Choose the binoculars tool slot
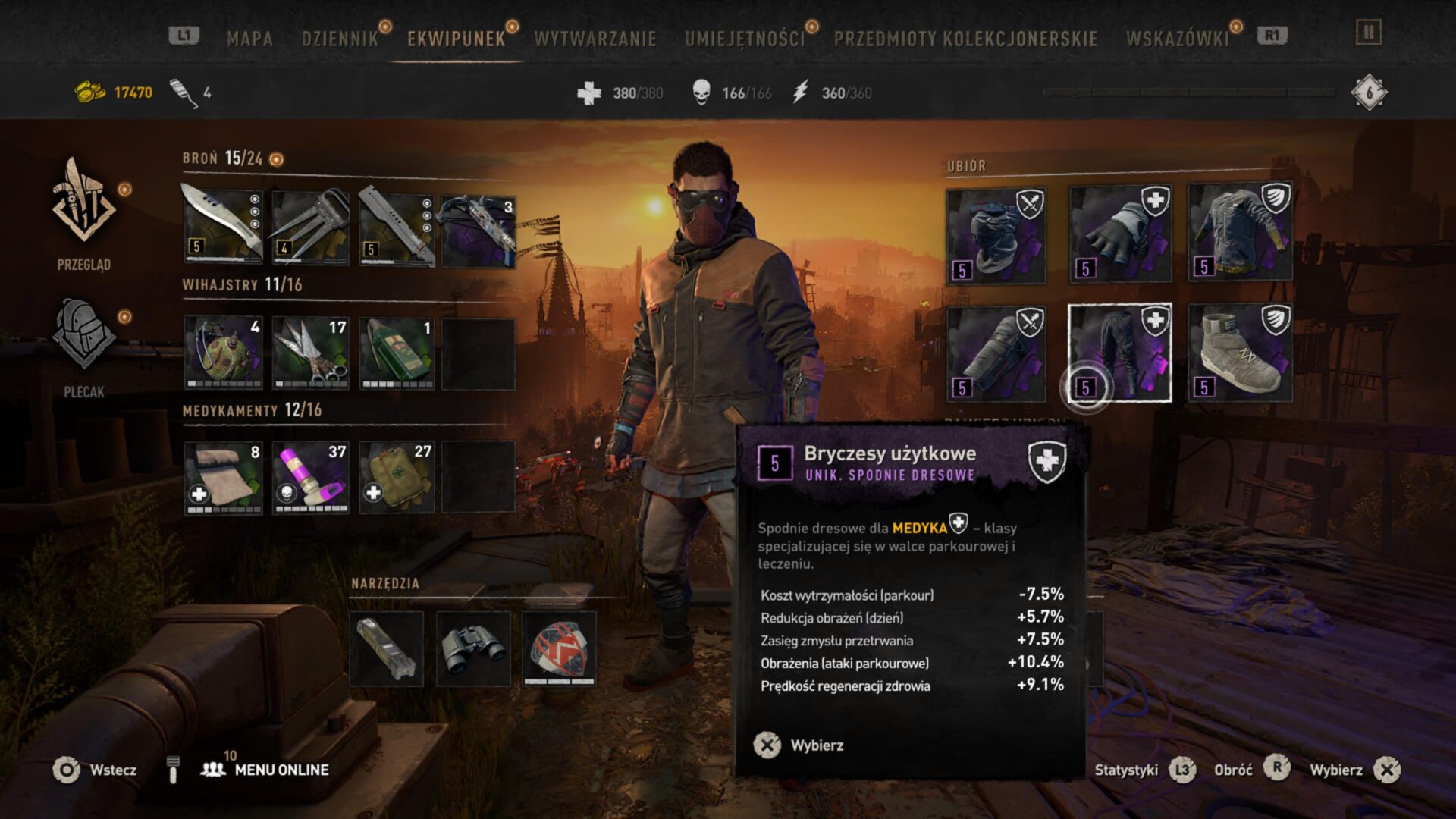The height and width of the screenshot is (819, 1456). coord(473,649)
